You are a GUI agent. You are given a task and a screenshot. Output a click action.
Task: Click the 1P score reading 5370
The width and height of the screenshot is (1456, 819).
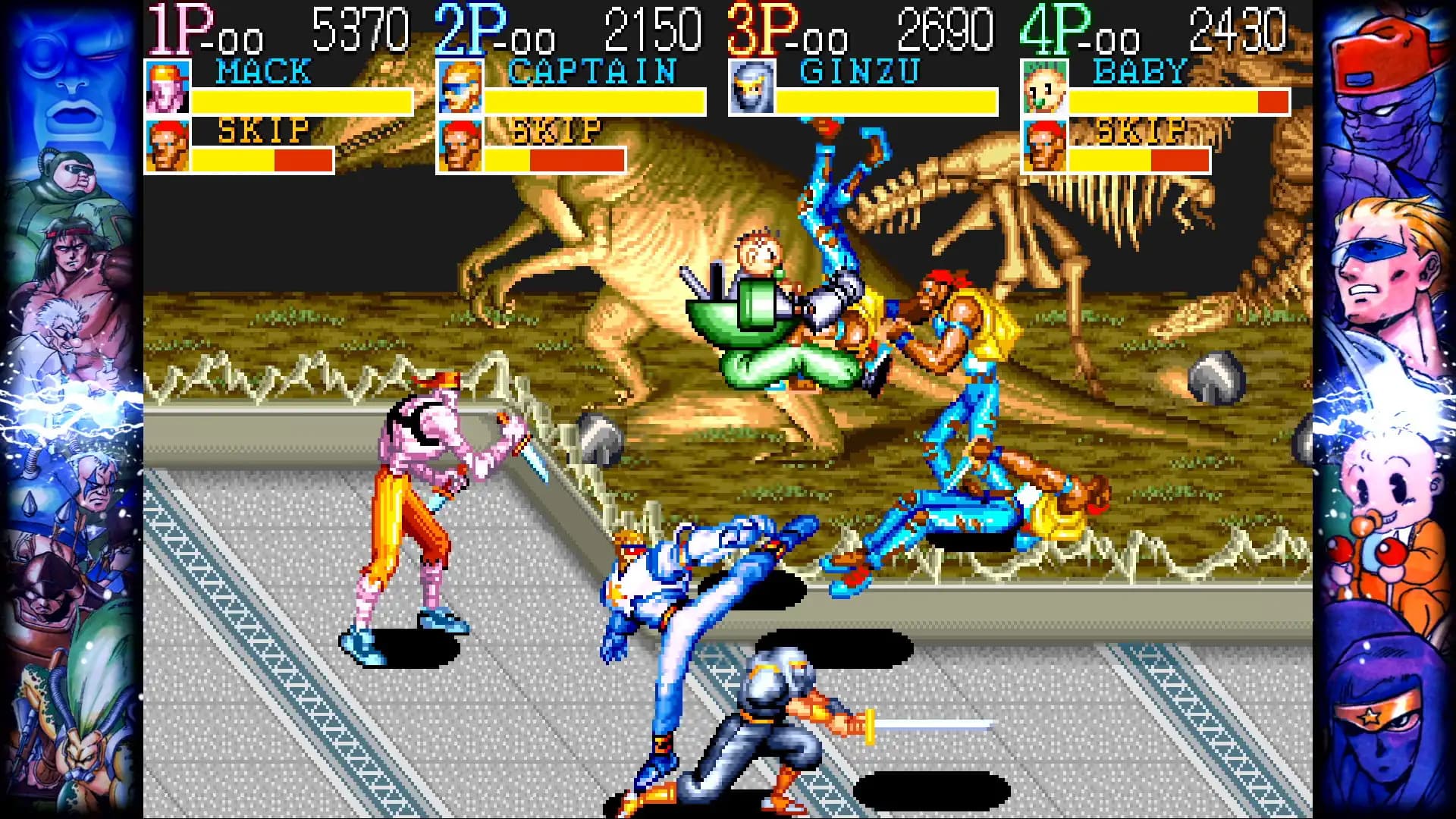[356, 25]
